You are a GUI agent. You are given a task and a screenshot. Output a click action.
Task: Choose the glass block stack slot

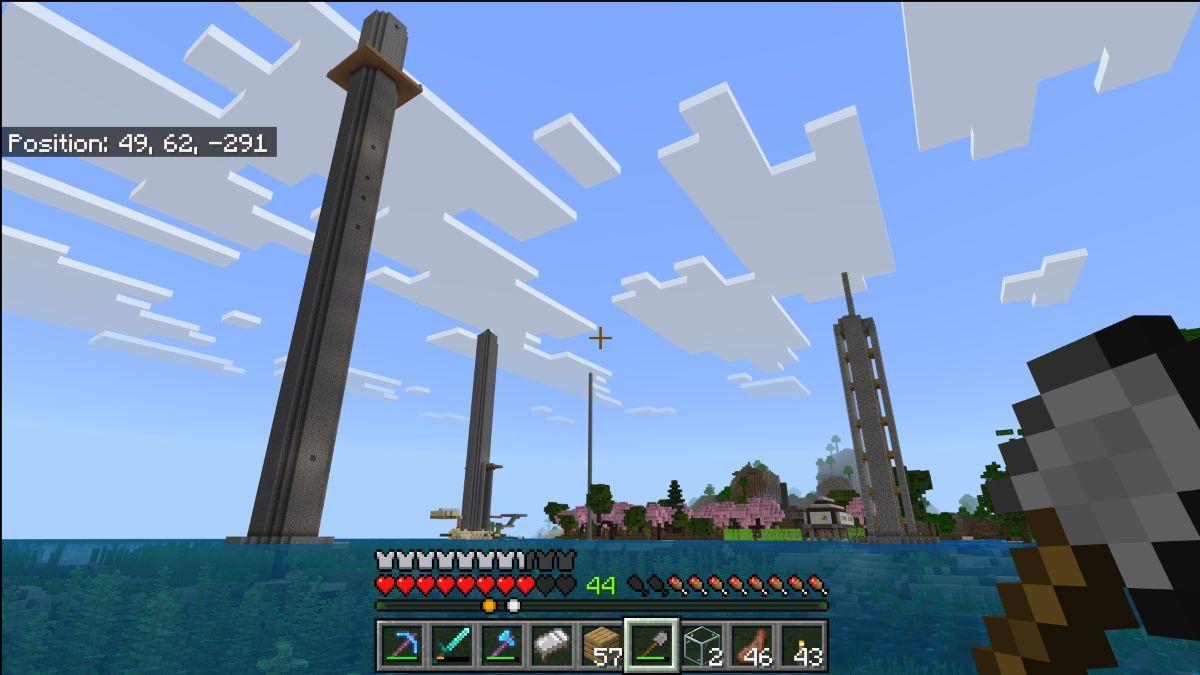702,646
